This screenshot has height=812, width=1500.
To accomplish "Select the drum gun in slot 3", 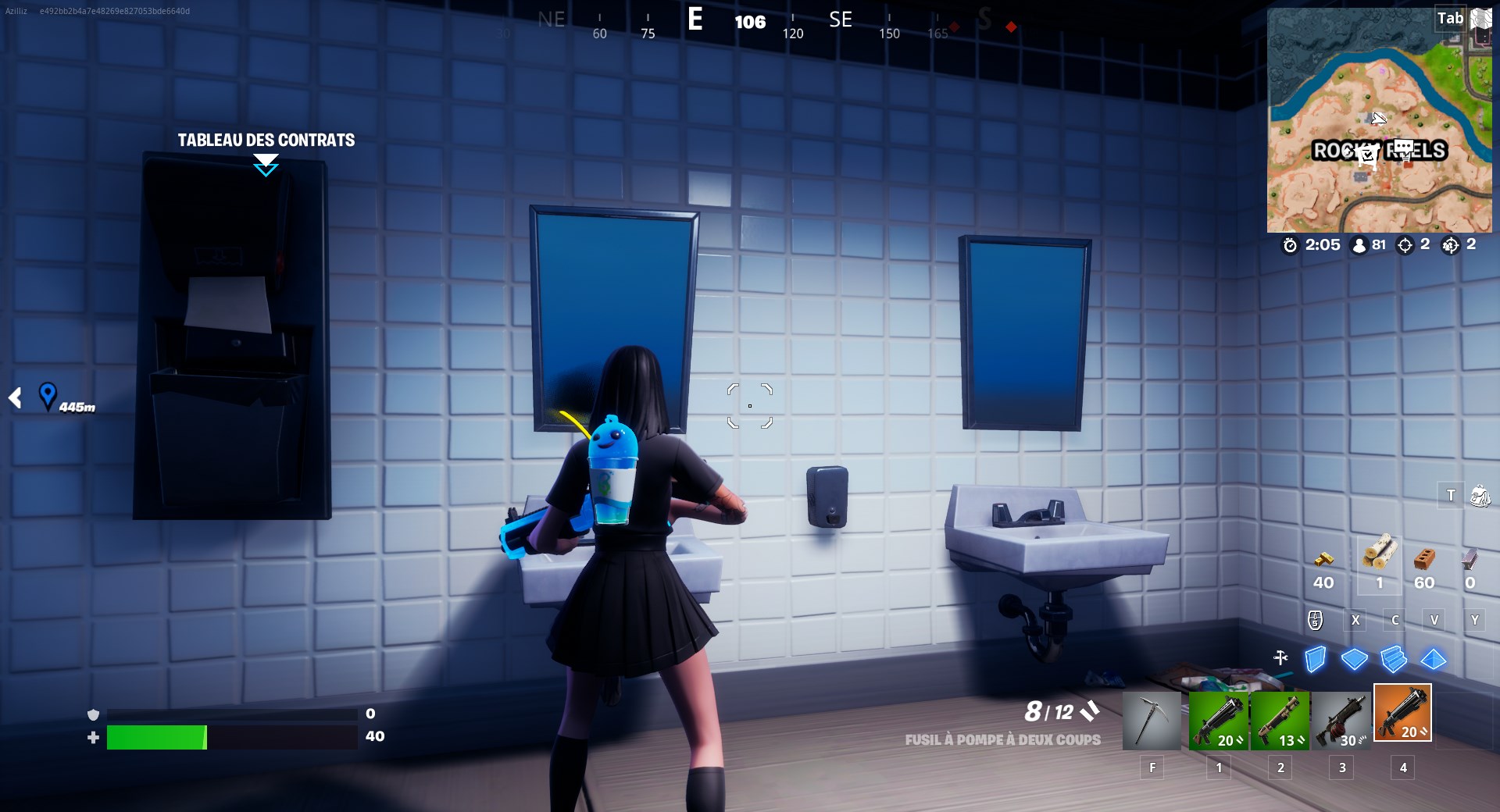I will 1341,720.
